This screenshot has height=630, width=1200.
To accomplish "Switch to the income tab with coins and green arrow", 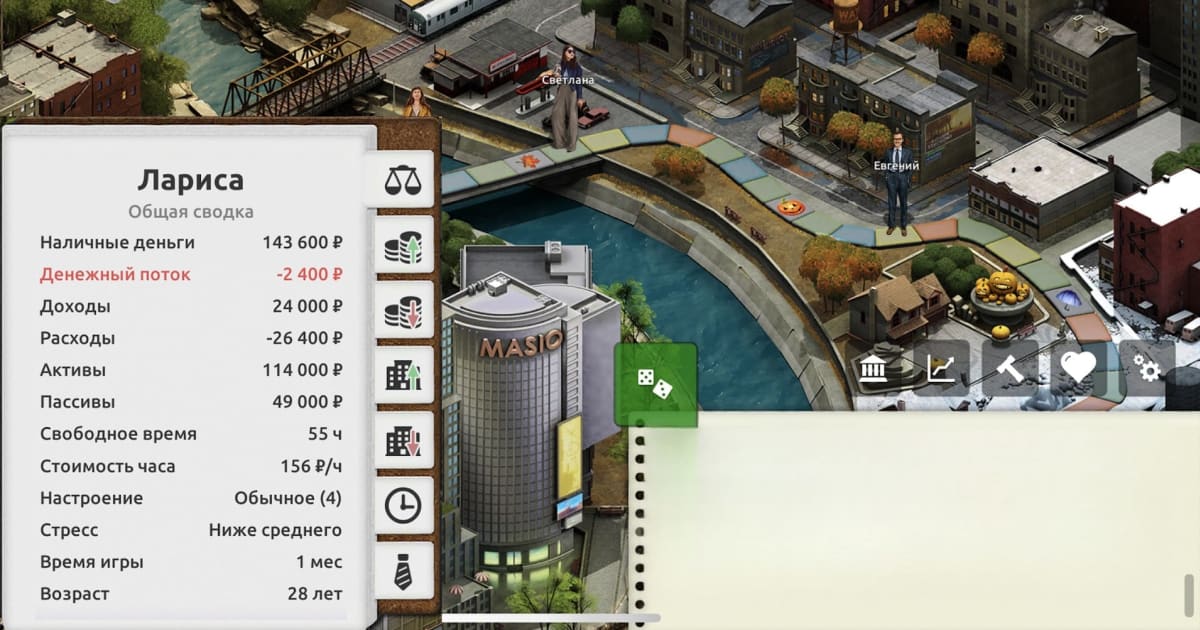I will coord(403,246).
